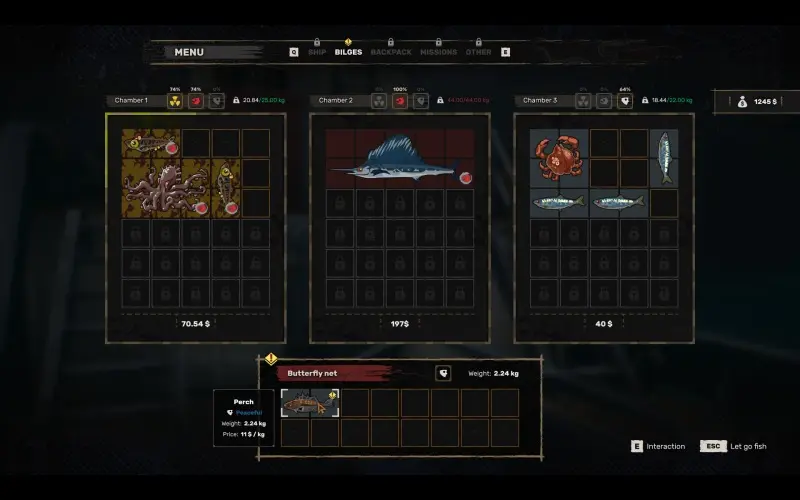This screenshot has height=500, width=800.
Task: Open the Bilges tab
Action: [348, 52]
